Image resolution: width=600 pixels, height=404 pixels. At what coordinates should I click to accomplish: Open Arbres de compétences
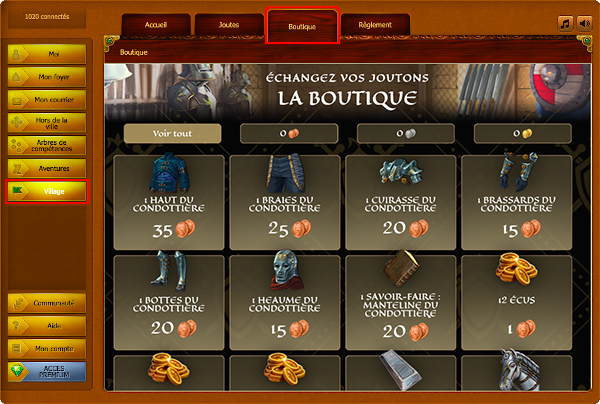(x=46, y=145)
